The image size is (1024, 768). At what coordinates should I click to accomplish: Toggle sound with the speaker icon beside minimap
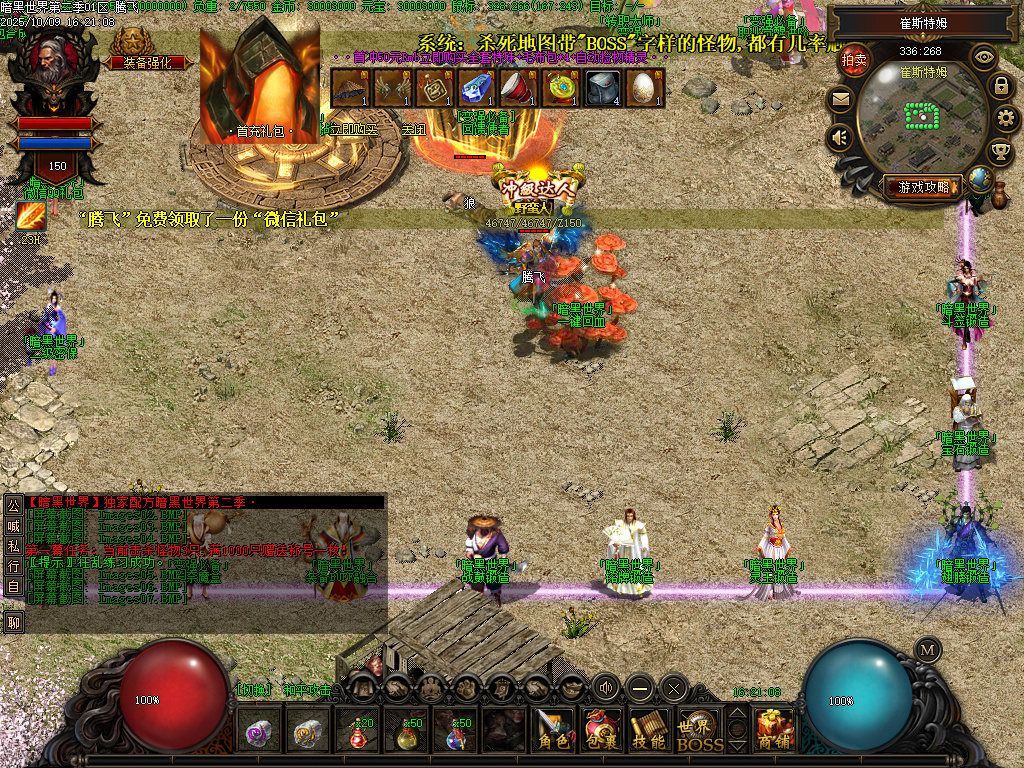click(840, 137)
